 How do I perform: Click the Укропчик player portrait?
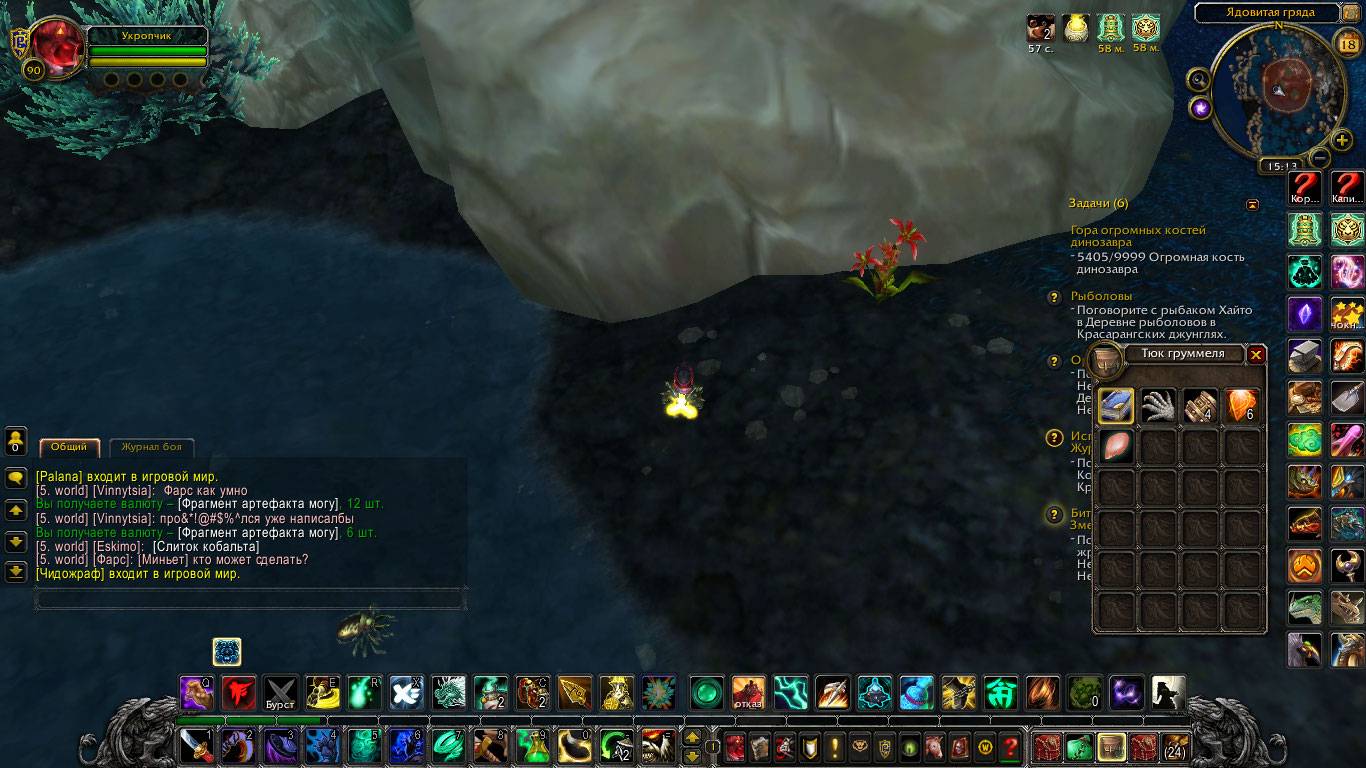coord(58,50)
